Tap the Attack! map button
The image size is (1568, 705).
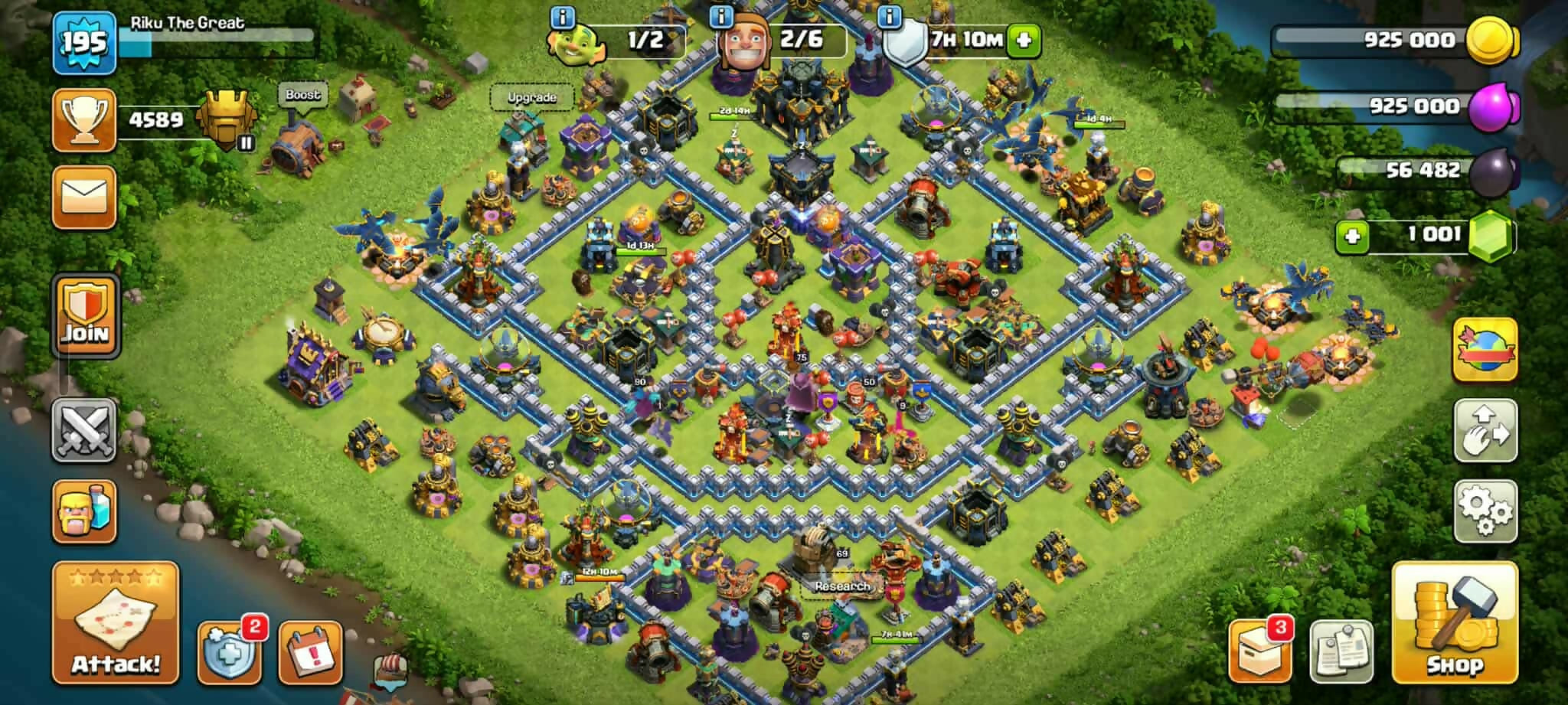(x=116, y=622)
